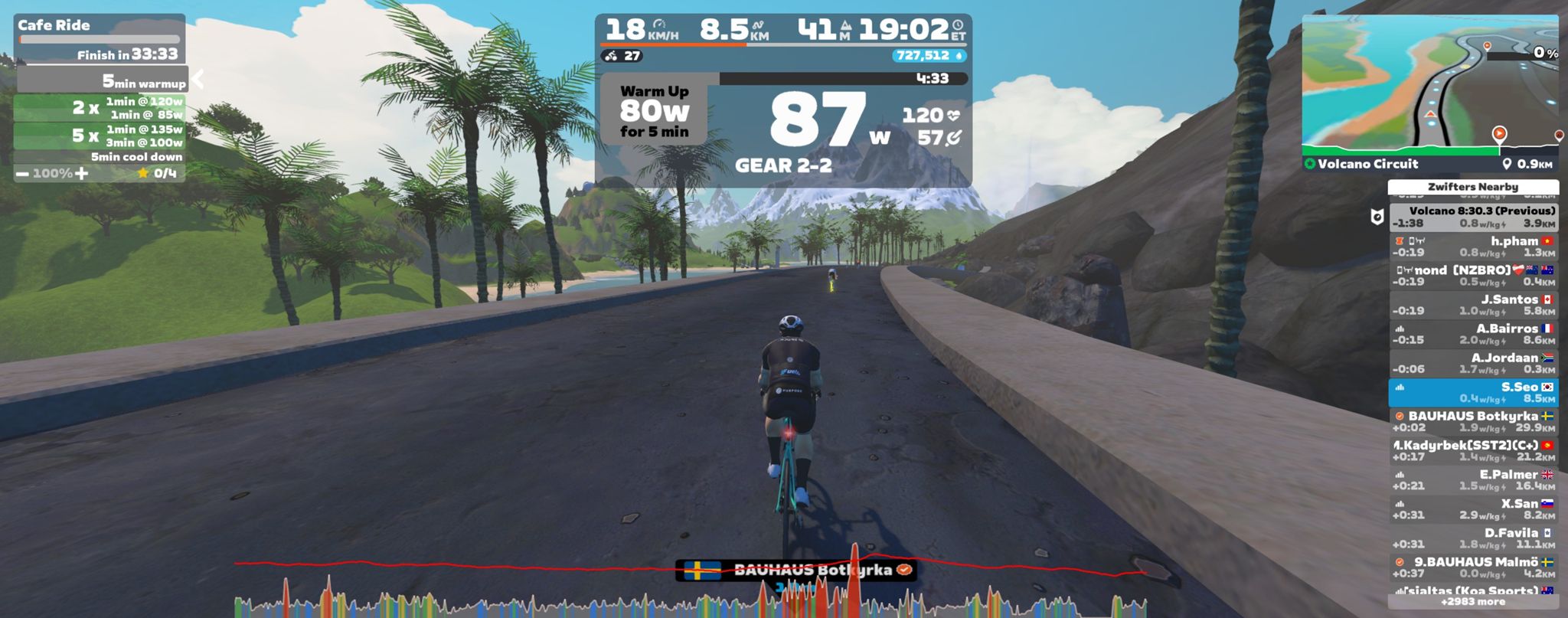This screenshot has width=1568, height=618.
Task: Click the Volcano 8:30.3 previous segment row
Action: (1473, 217)
